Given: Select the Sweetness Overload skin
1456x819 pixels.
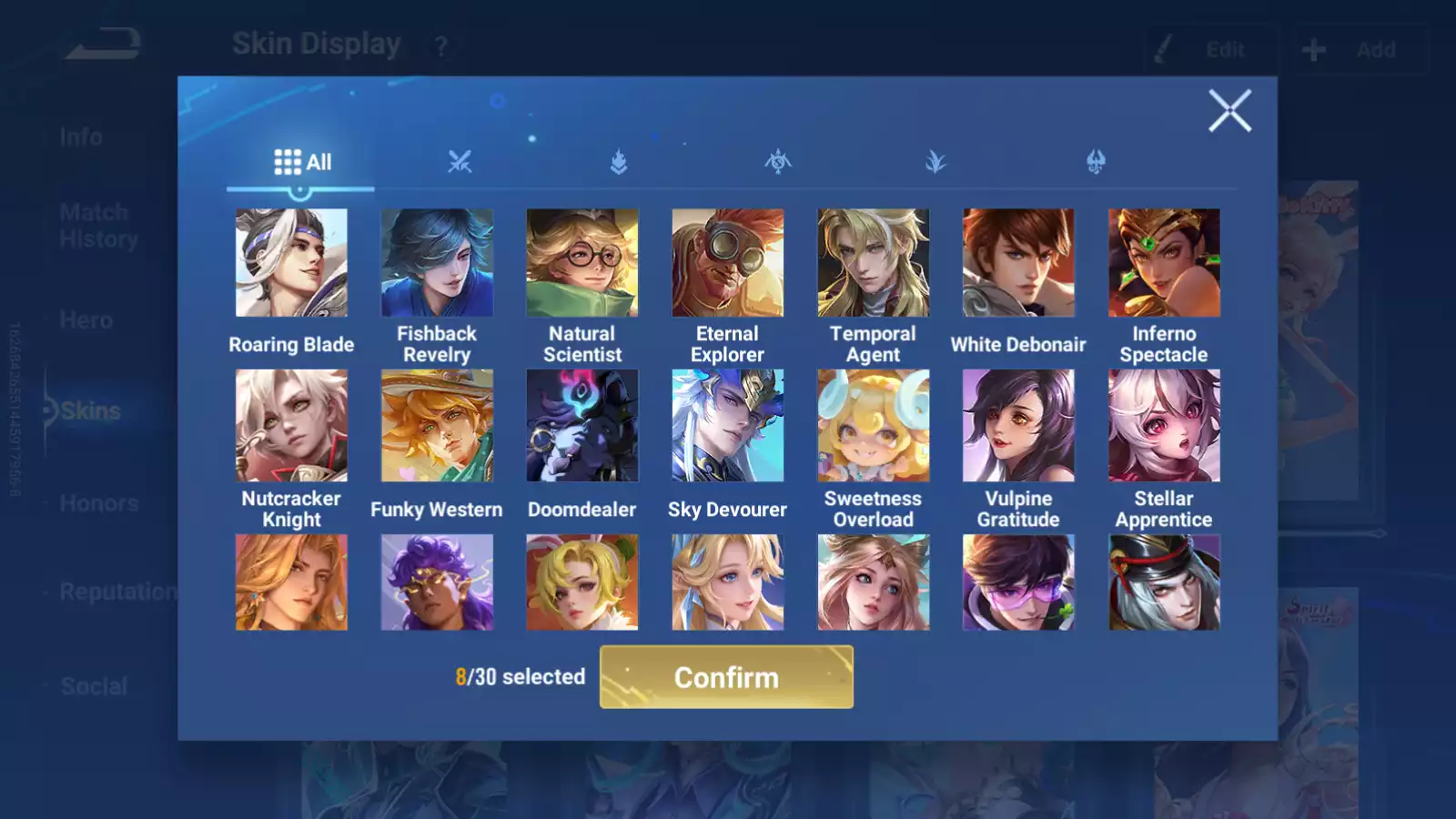Looking at the screenshot, I should pyautogui.click(x=873, y=426).
